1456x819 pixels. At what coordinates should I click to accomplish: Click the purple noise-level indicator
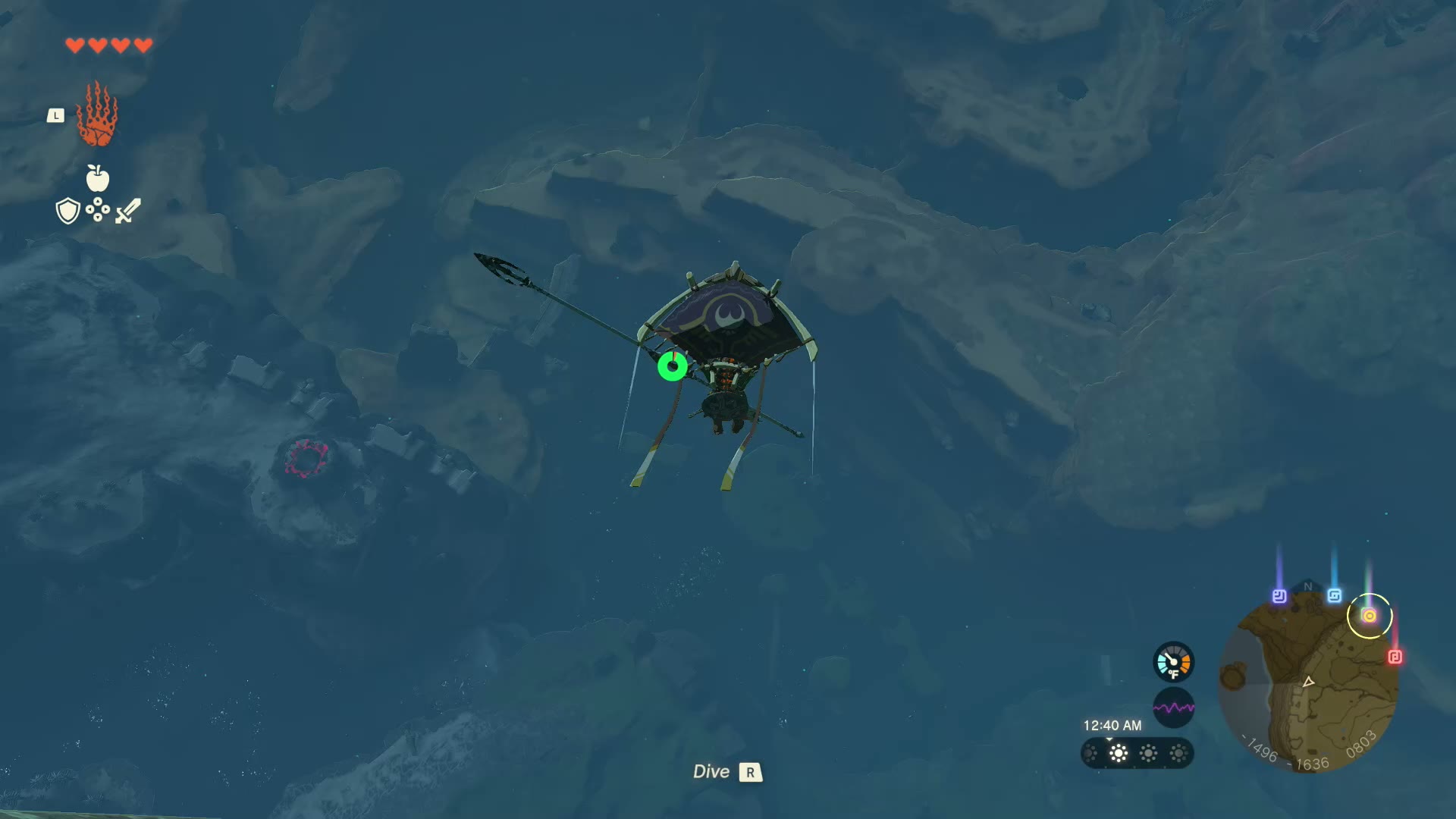coord(1173,708)
